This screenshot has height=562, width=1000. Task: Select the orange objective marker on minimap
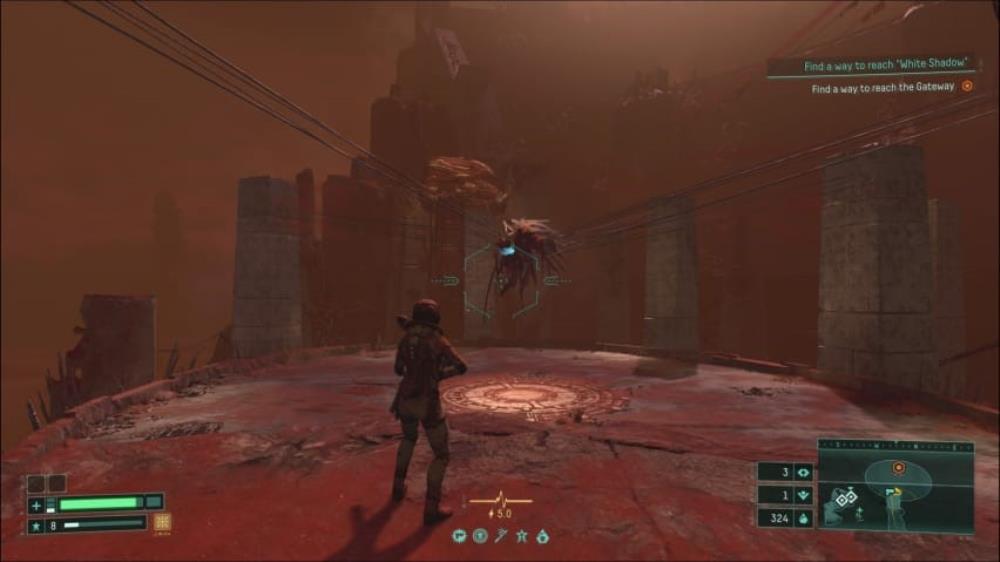[898, 467]
